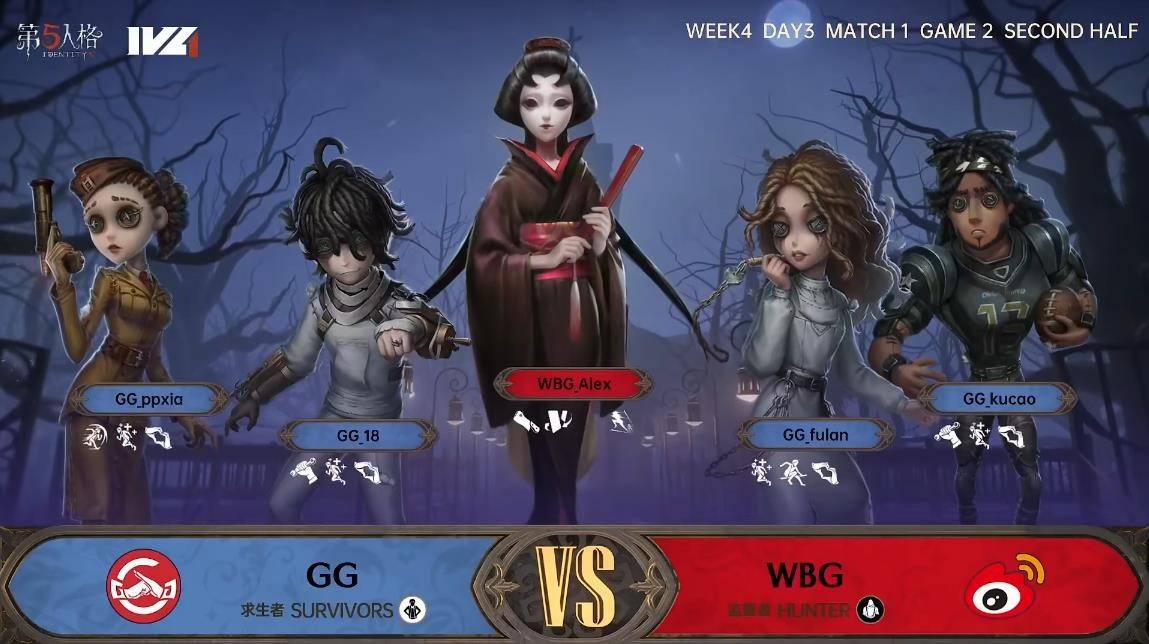Click the golden VS emblem

click(575, 585)
